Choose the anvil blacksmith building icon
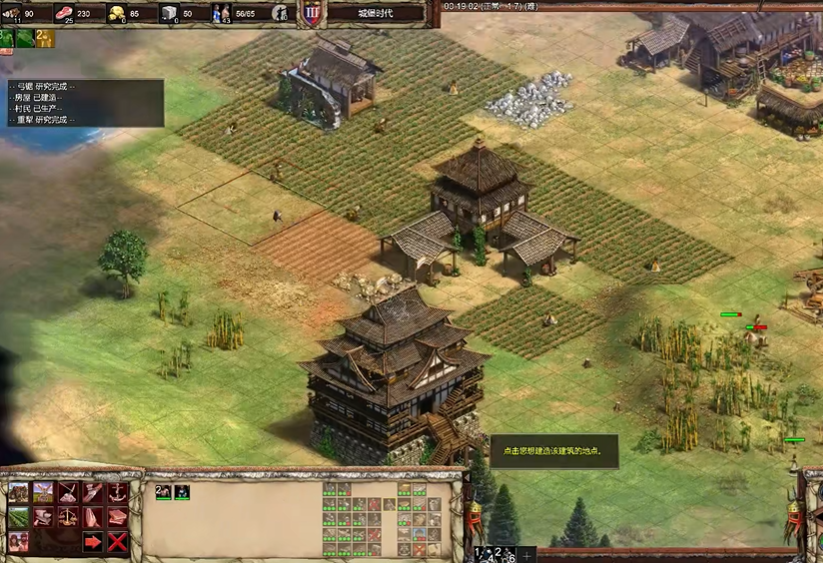 coord(43,517)
